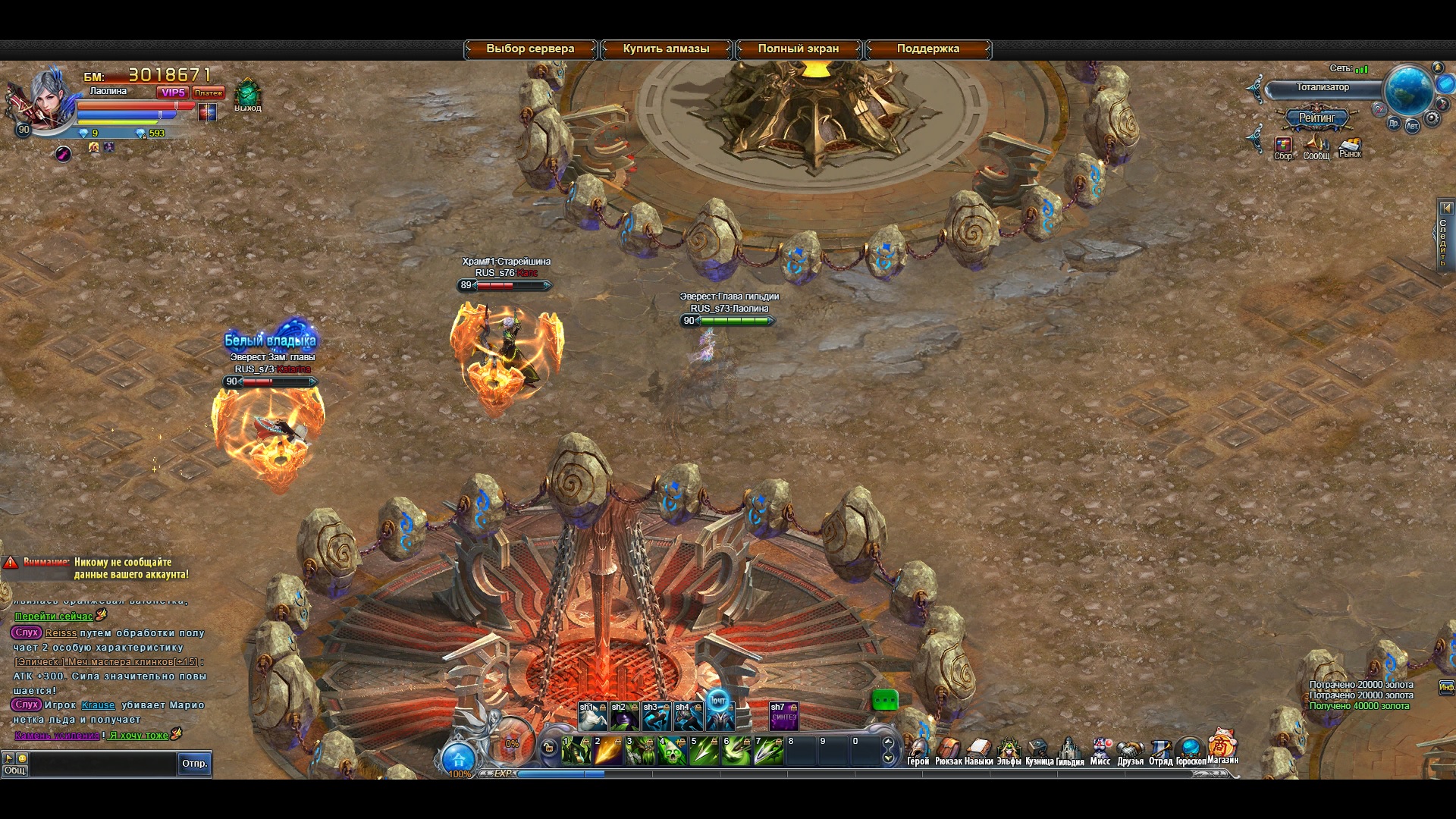Open the Магазин shop
The width and height of the screenshot is (1456, 819).
1222,747
